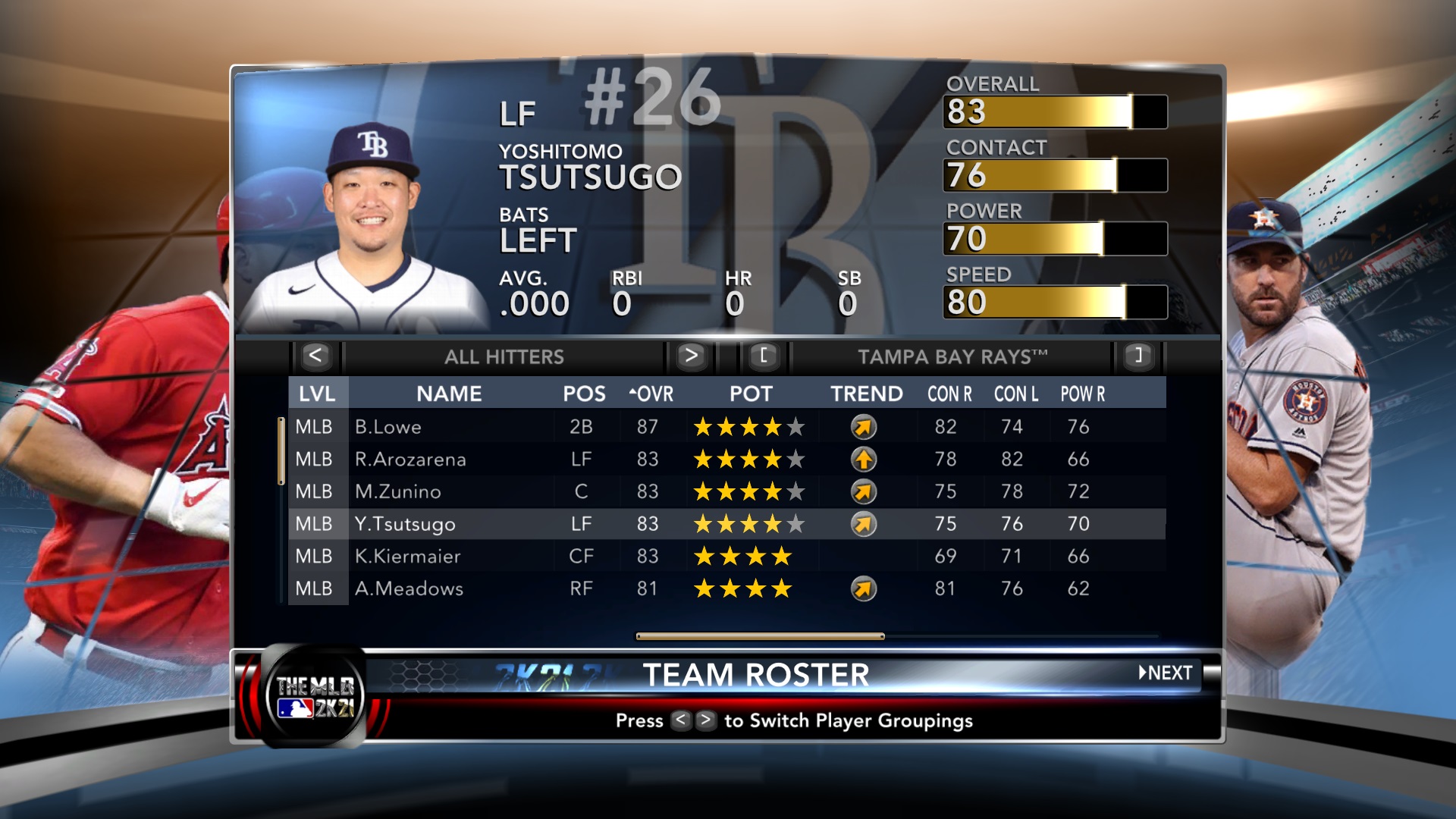The width and height of the screenshot is (1456, 819).
Task: Highlight the Y.Tsutsugo roster row
Action: (x=726, y=524)
